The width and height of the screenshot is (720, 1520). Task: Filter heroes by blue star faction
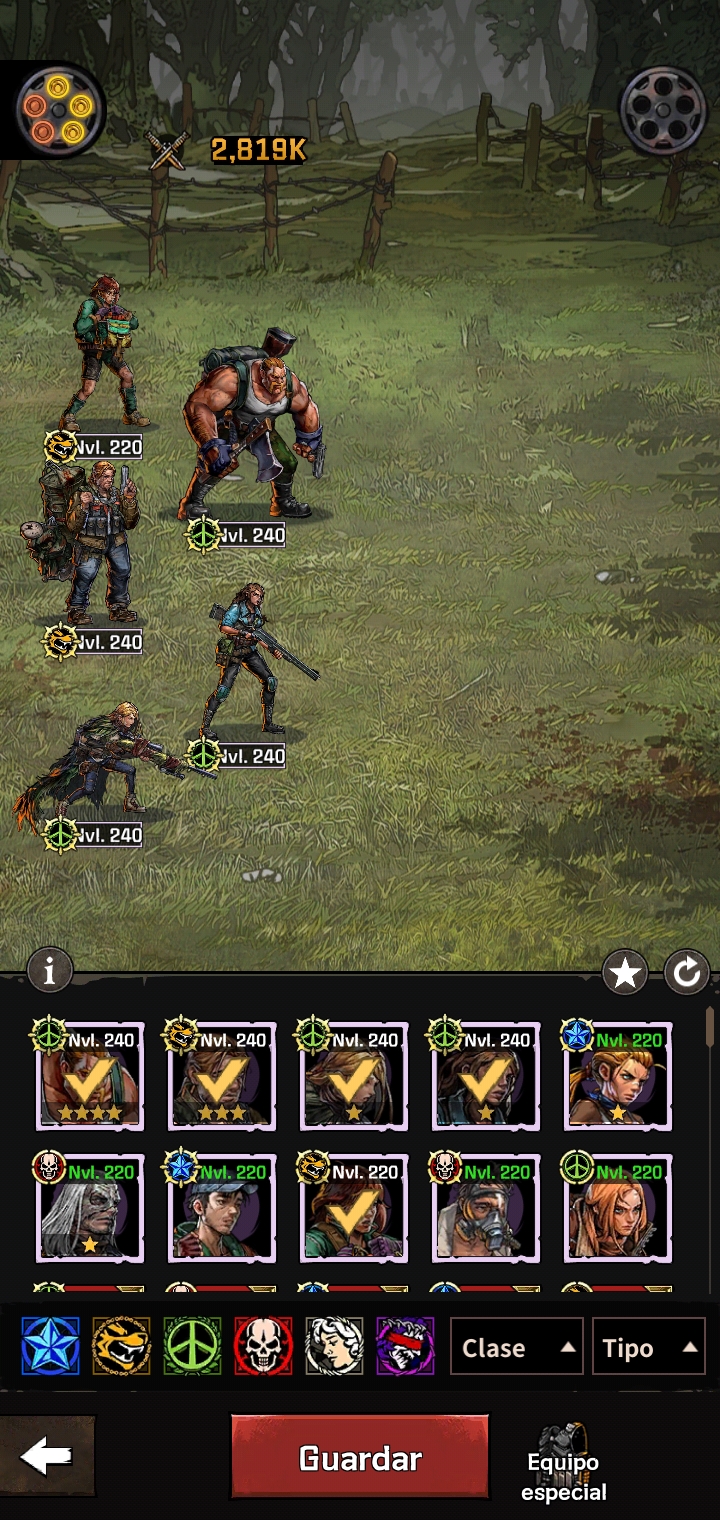[50, 1346]
